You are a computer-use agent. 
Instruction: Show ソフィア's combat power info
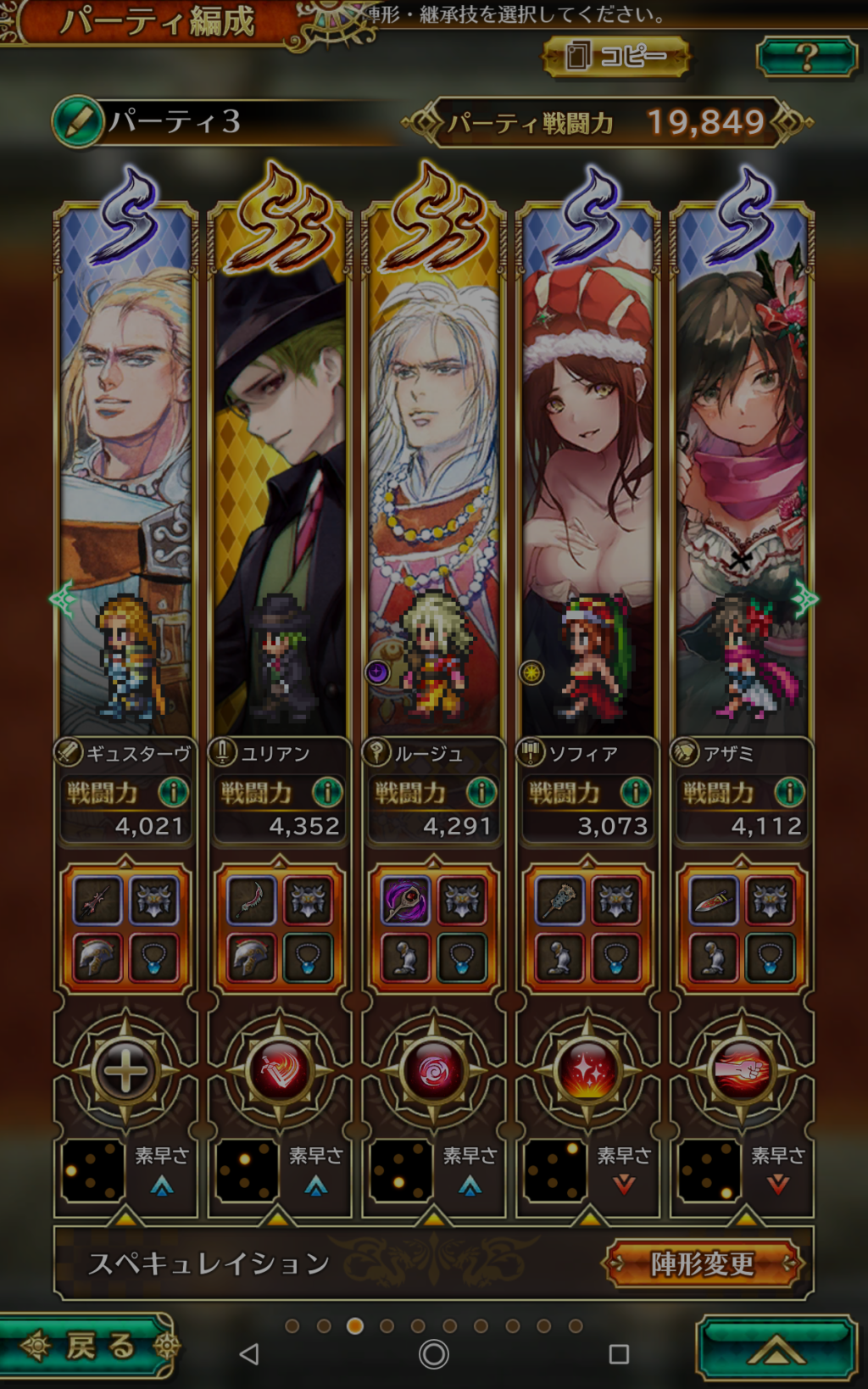click(x=635, y=793)
